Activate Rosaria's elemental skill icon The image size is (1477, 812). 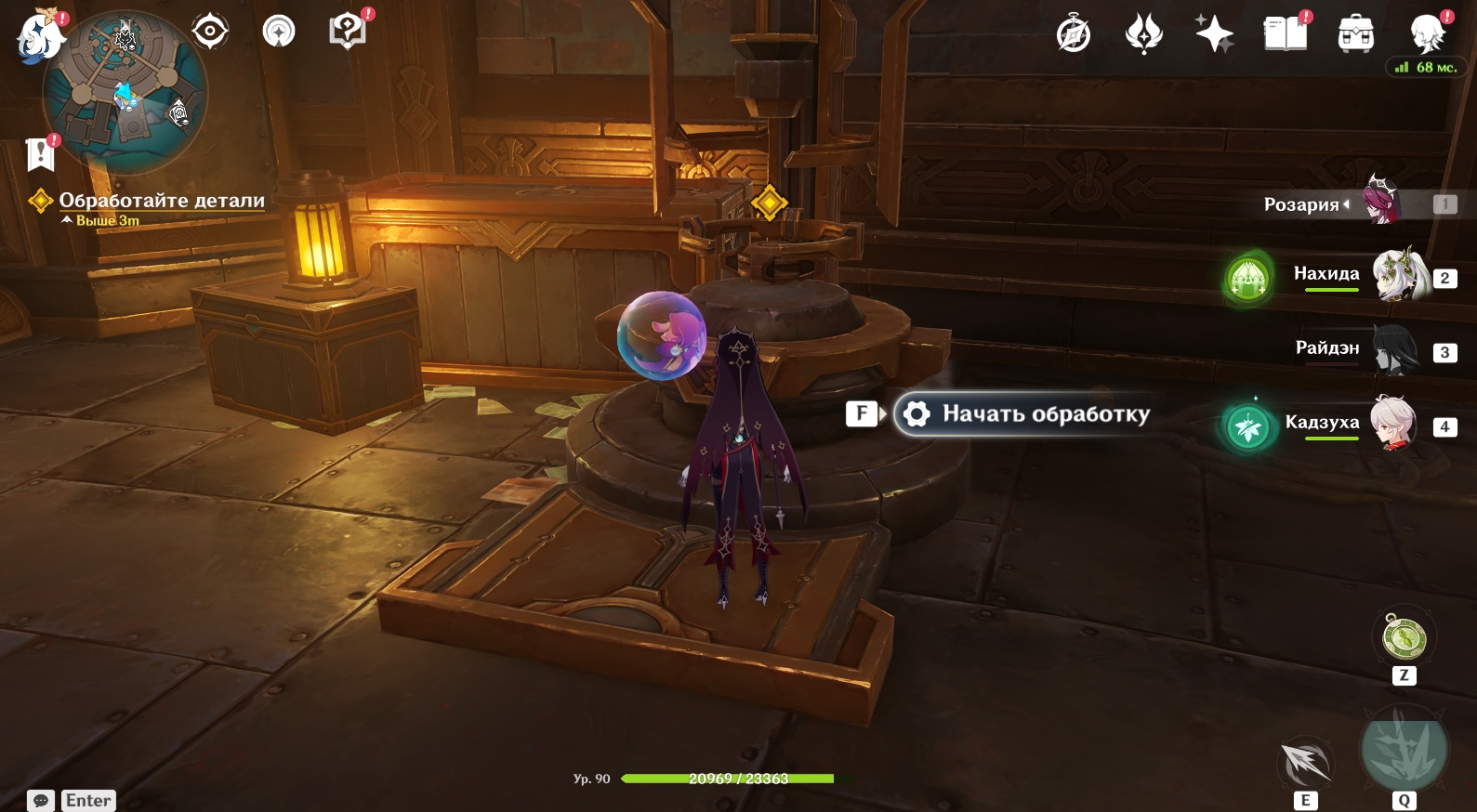tap(1306, 764)
